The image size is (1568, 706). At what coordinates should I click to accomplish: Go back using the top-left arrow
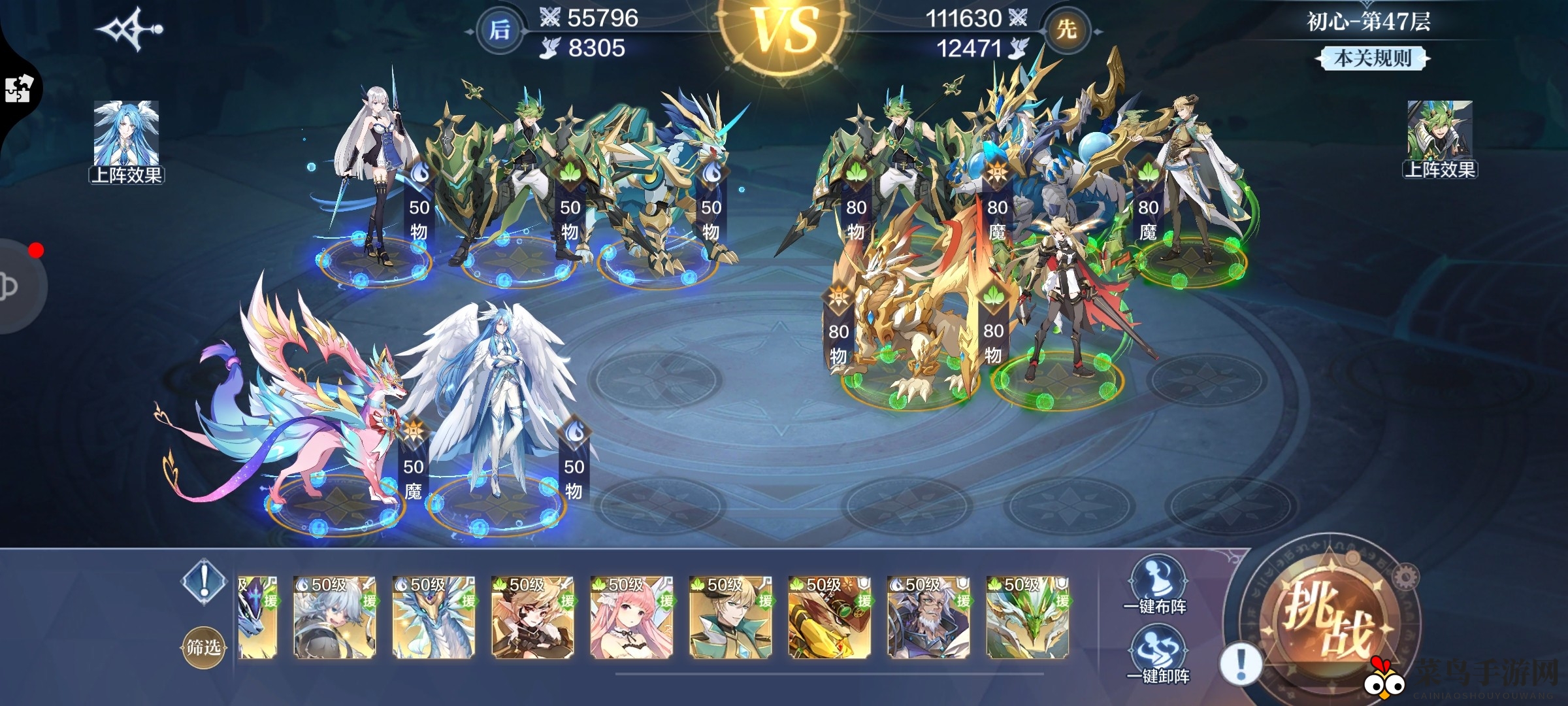pos(129,29)
